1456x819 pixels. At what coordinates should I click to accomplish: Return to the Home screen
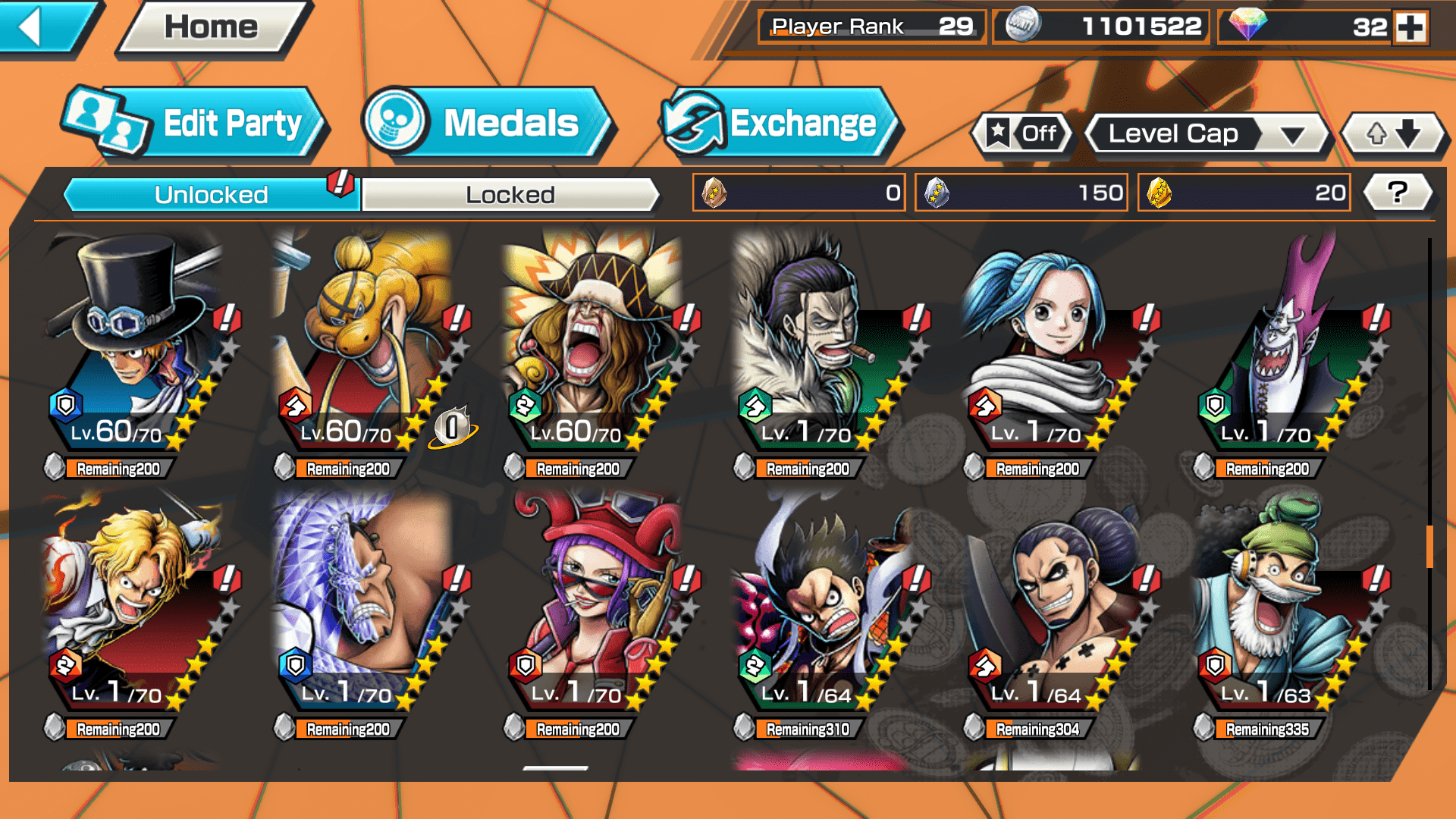point(212,28)
